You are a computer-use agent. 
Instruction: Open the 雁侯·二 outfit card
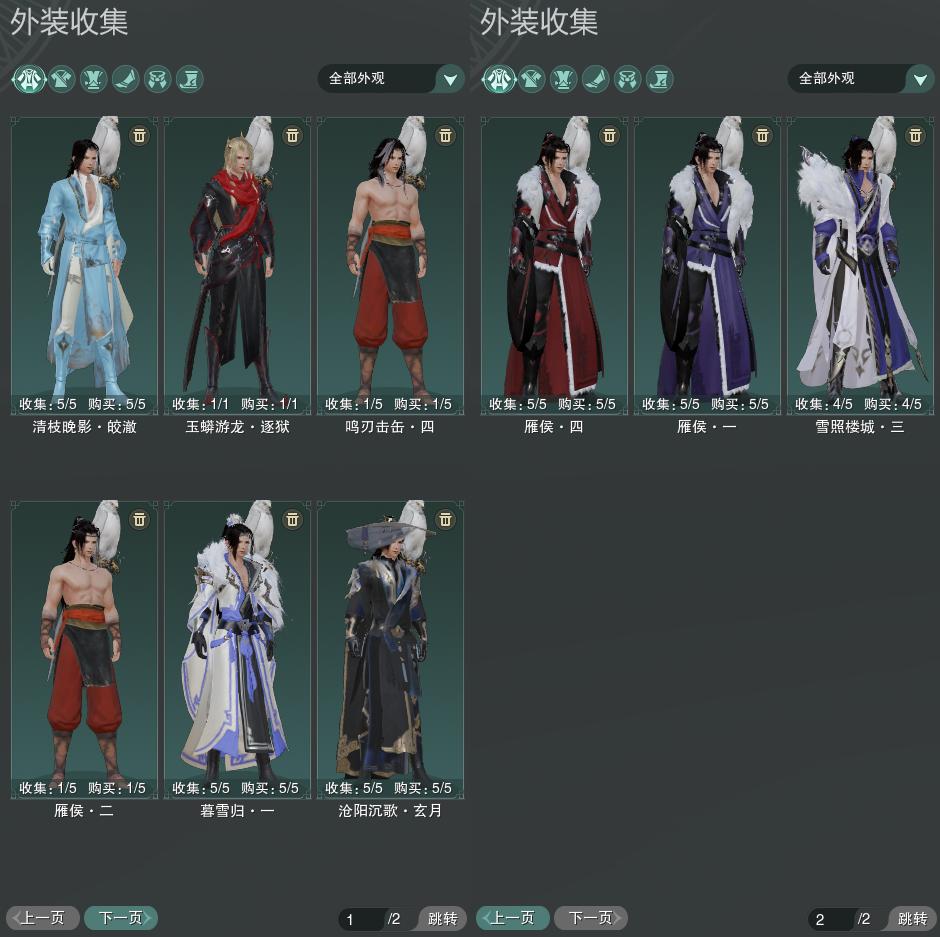pos(84,645)
